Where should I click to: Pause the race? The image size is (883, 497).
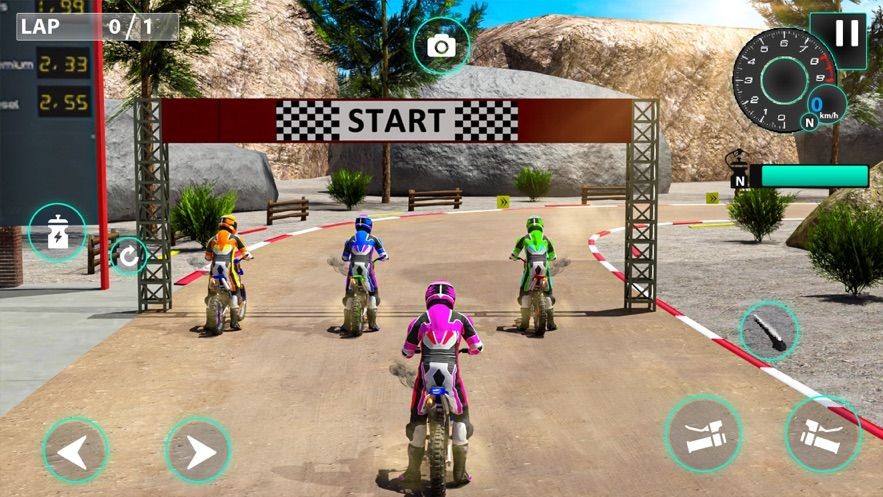click(846, 35)
